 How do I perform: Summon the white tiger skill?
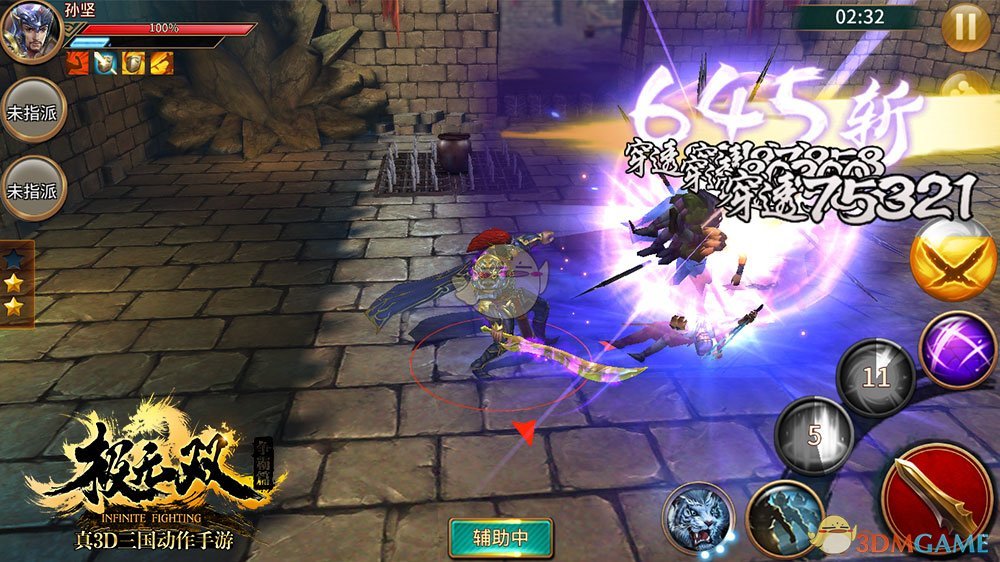point(697,518)
